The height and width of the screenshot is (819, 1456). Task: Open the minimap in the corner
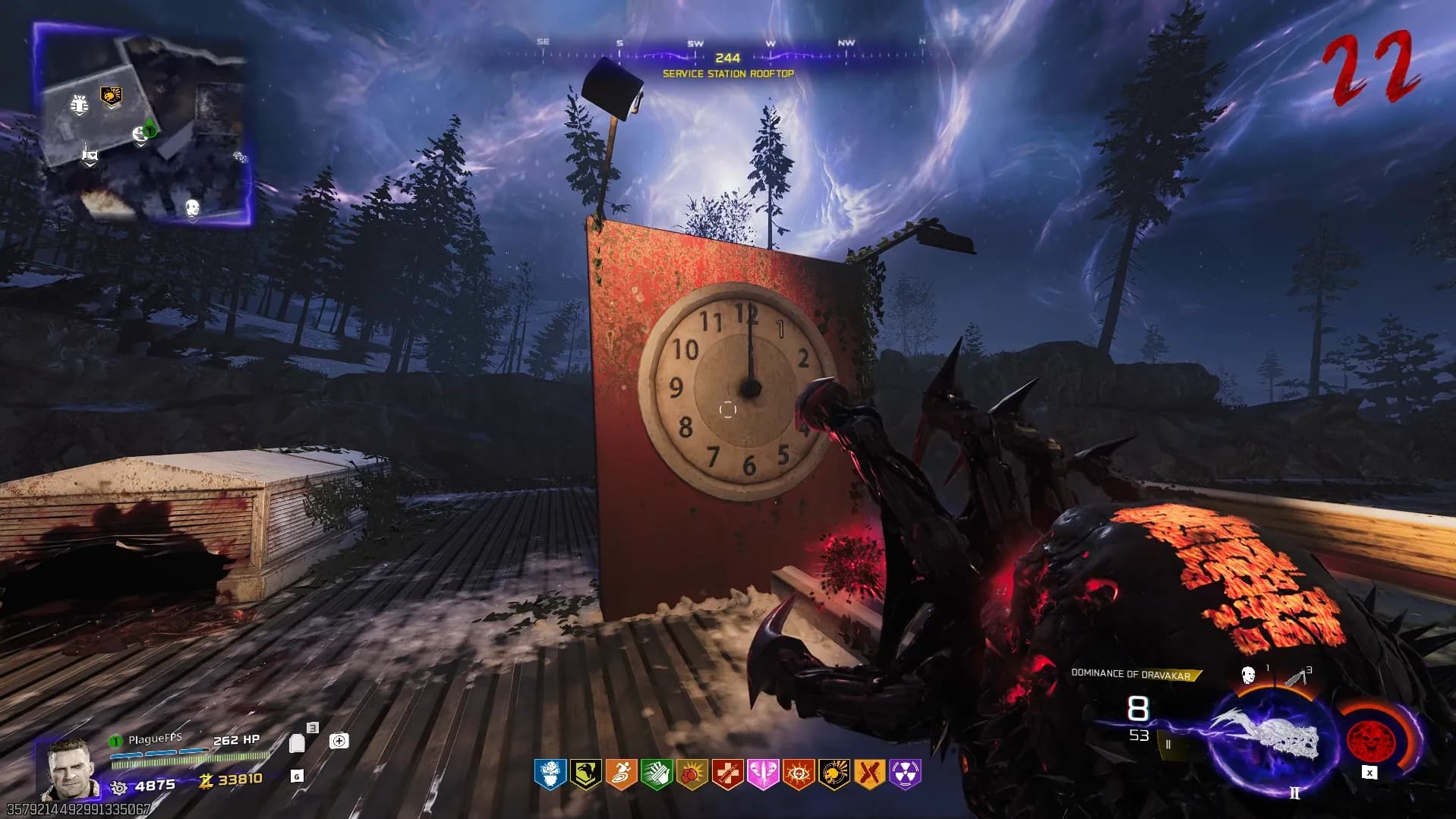point(142,121)
